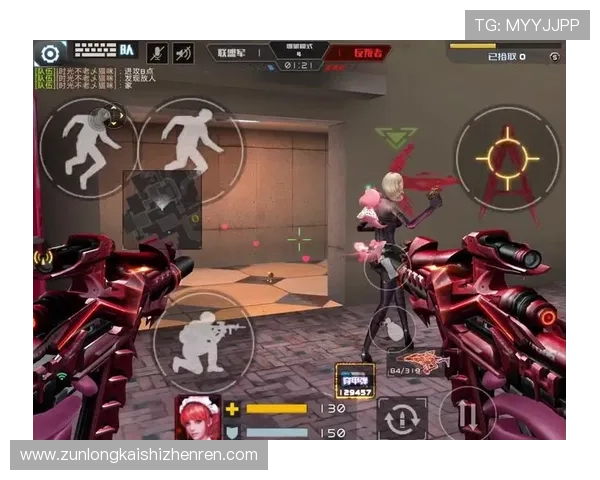Open the keyboard chat input

(96, 49)
